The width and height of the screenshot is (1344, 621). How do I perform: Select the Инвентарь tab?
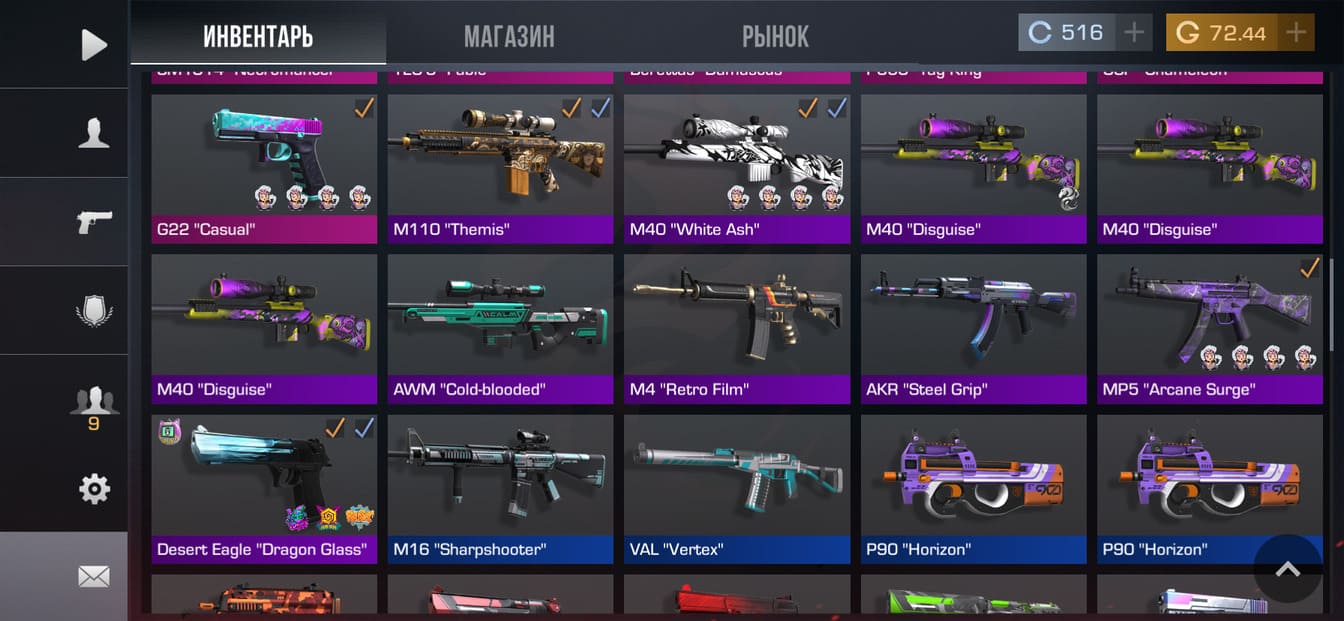pos(258,37)
